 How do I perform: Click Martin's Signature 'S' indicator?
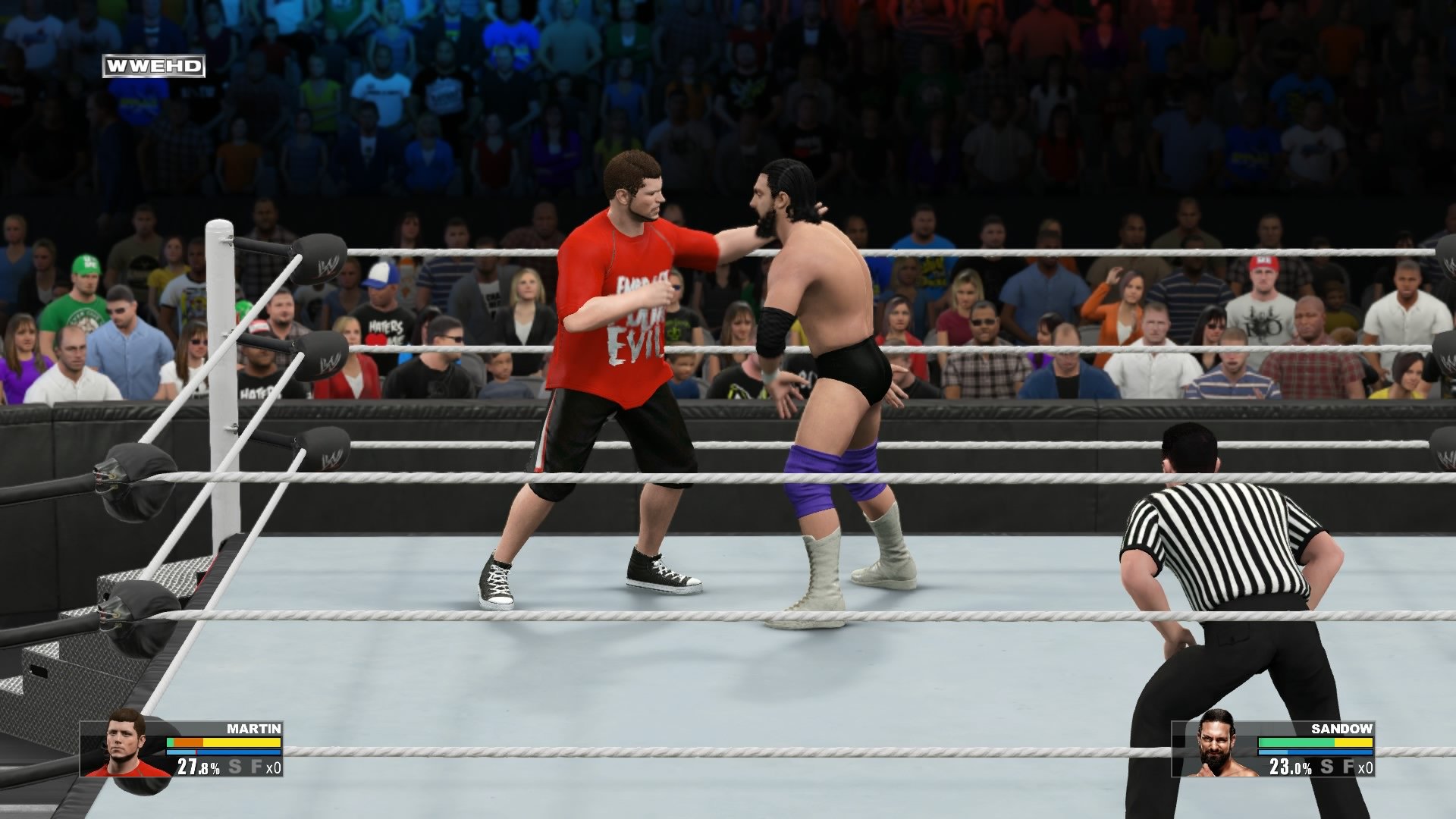[x=235, y=766]
